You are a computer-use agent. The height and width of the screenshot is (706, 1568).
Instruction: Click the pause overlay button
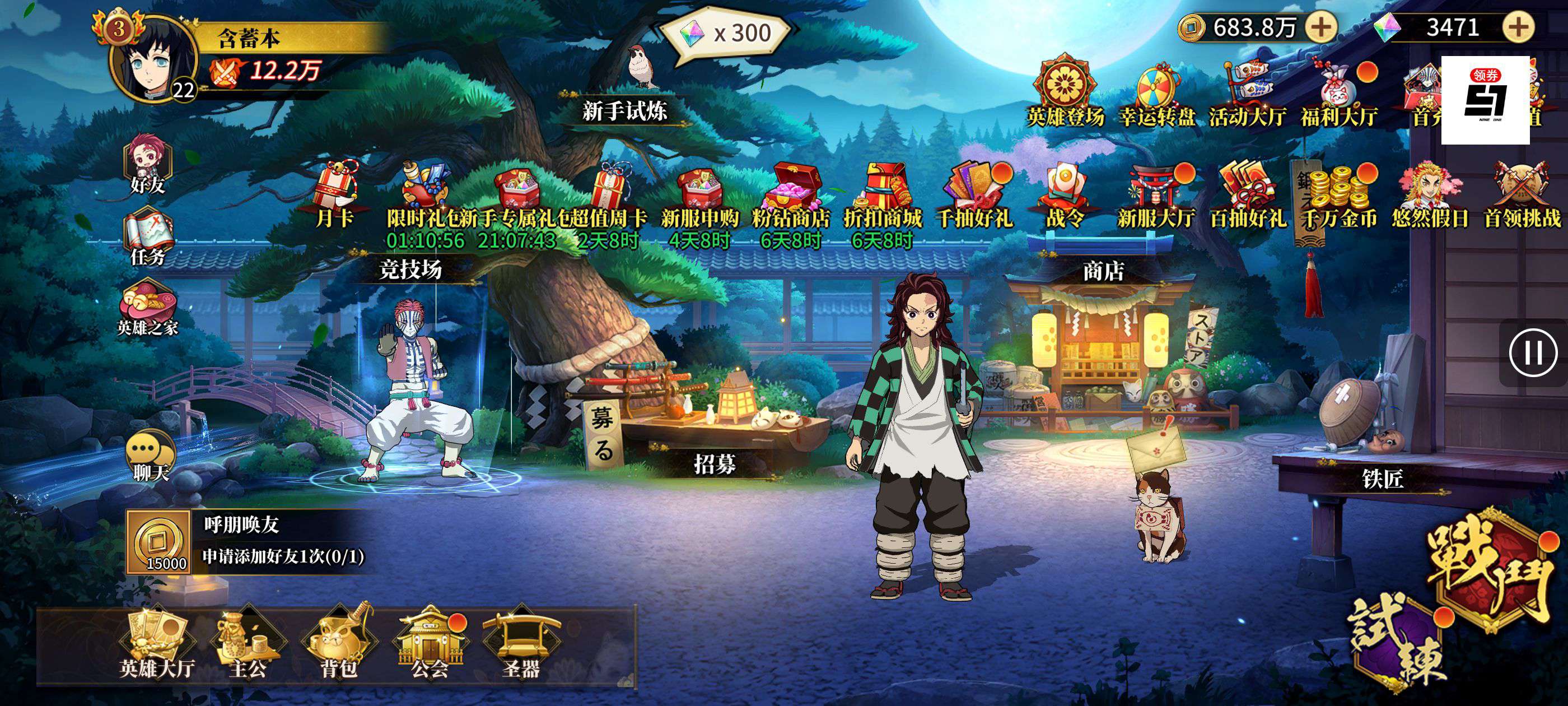(1533, 352)
